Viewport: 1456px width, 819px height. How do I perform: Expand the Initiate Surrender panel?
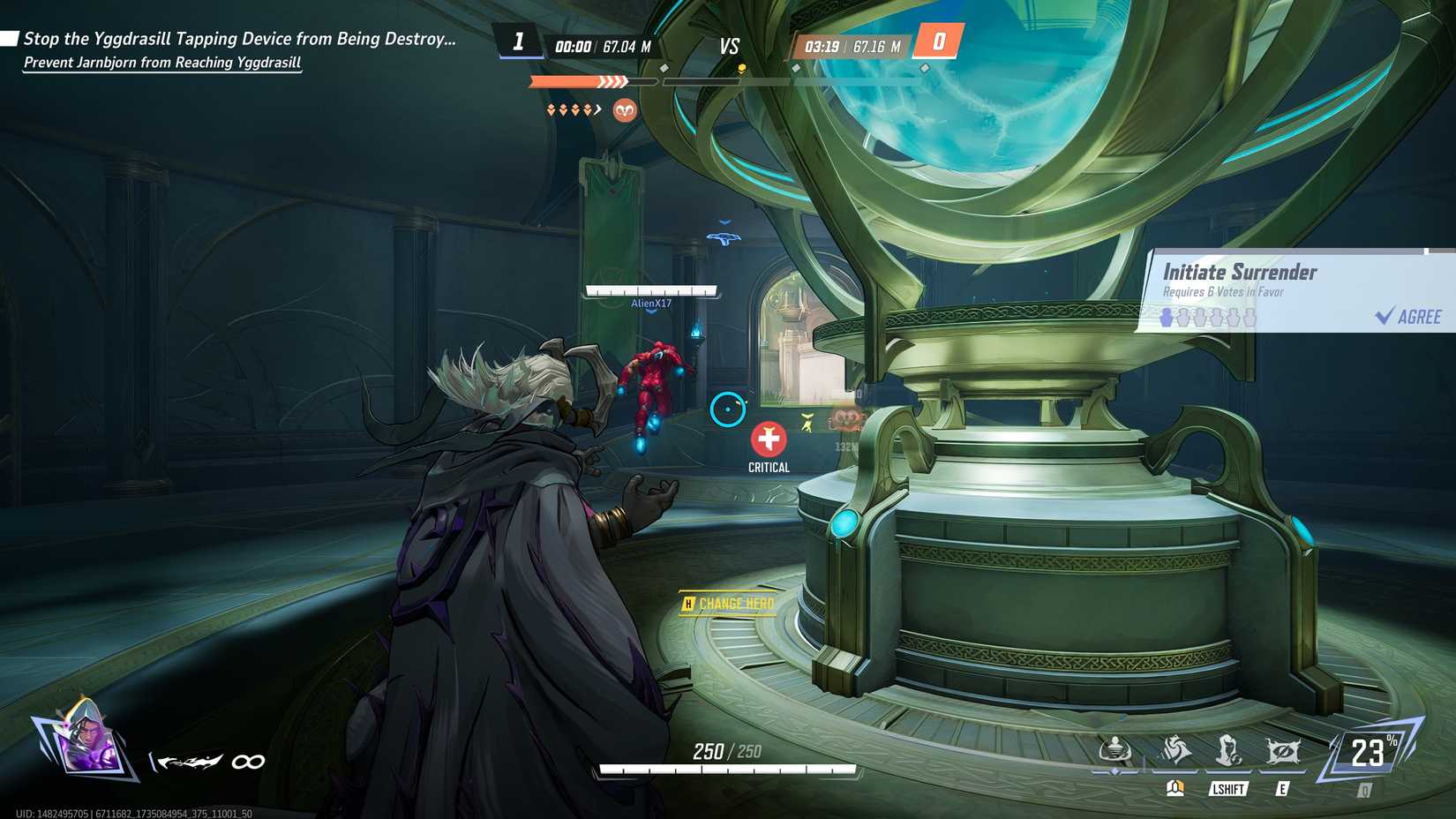1240,273
